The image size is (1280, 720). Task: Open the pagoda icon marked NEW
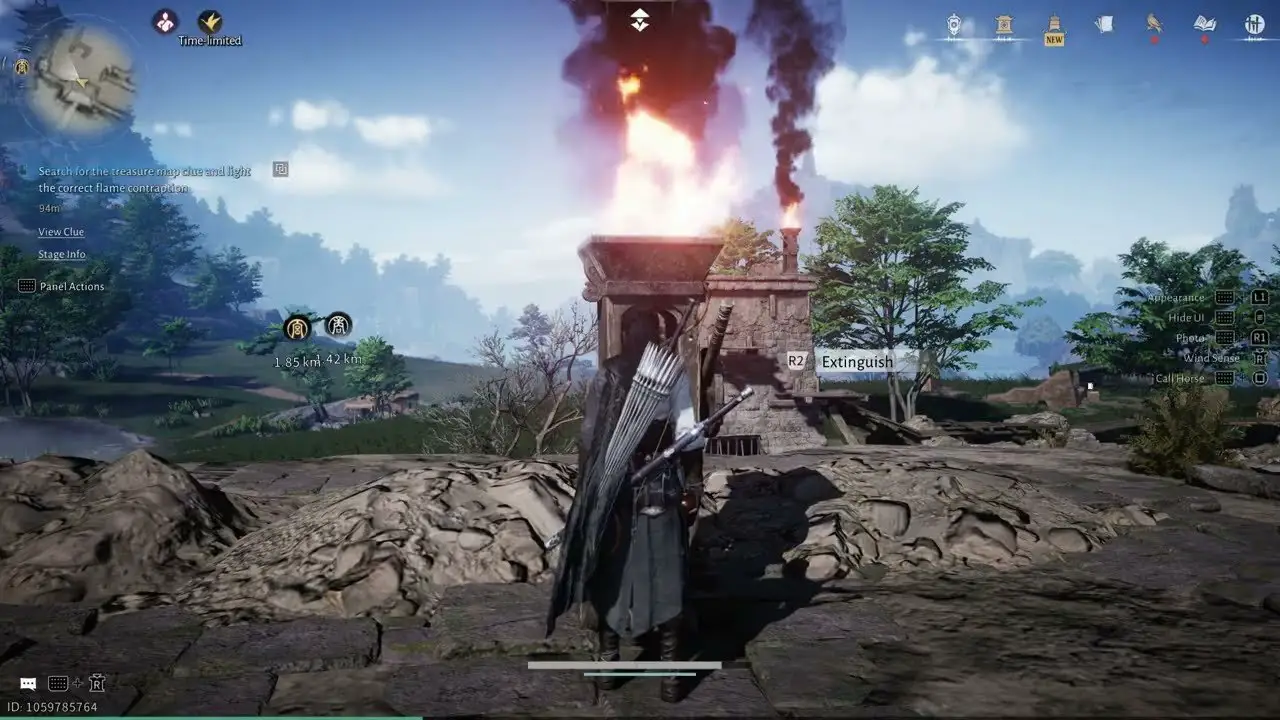pos(1054,25)
